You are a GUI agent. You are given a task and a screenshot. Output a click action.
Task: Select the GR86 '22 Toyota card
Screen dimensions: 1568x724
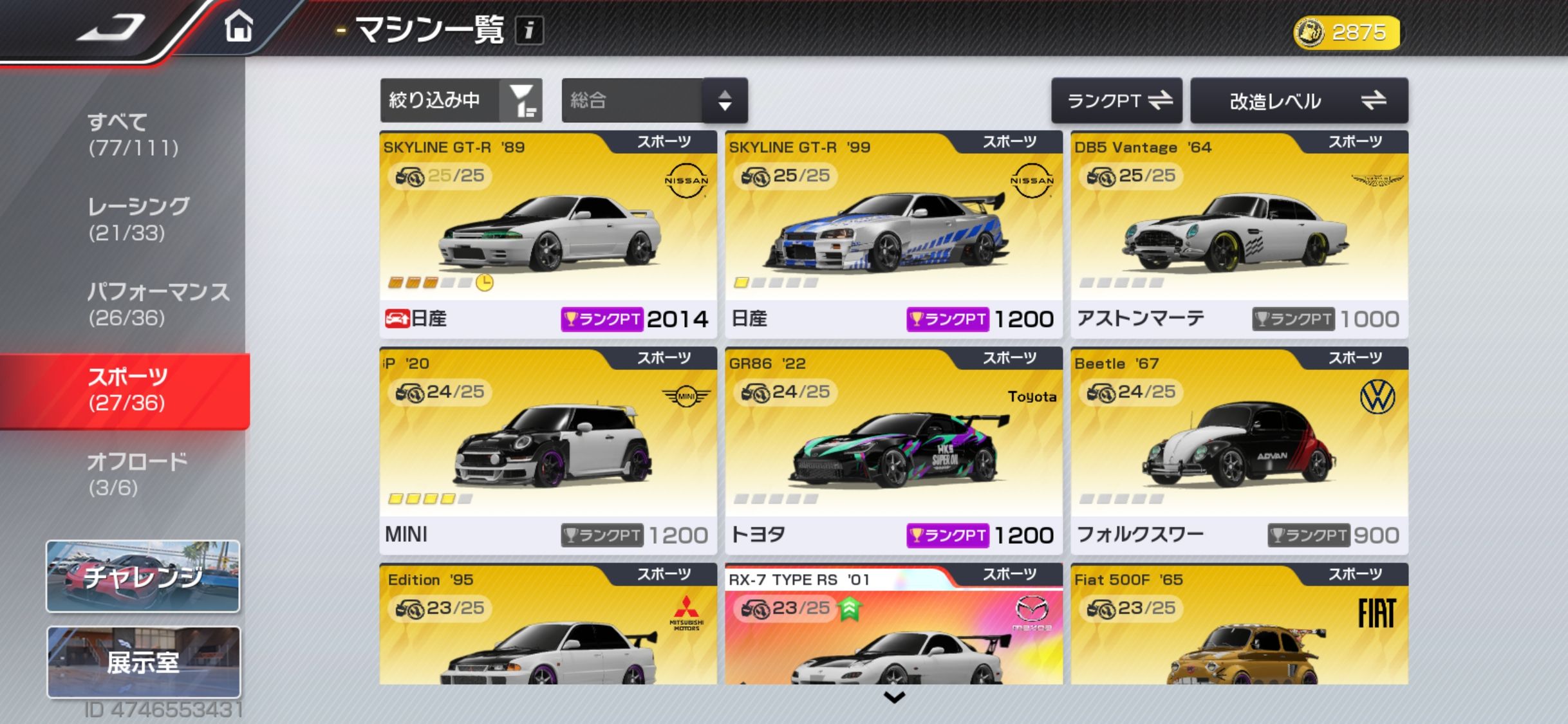[893, 450]
